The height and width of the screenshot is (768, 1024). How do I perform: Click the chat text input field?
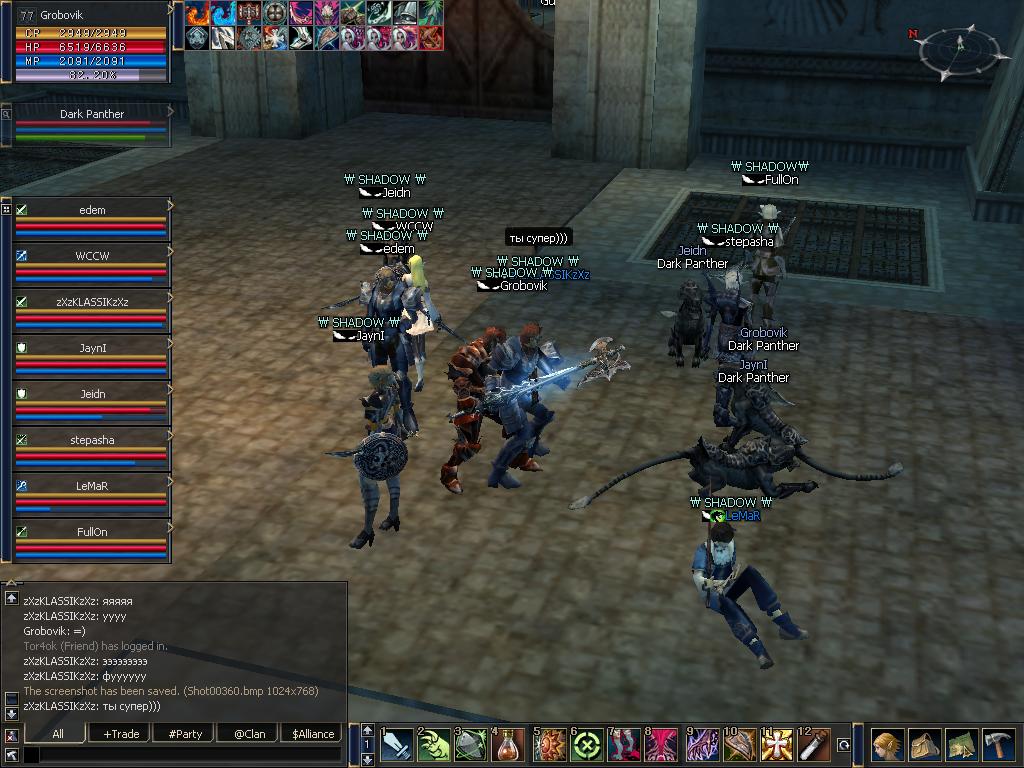tap(182, 755)
